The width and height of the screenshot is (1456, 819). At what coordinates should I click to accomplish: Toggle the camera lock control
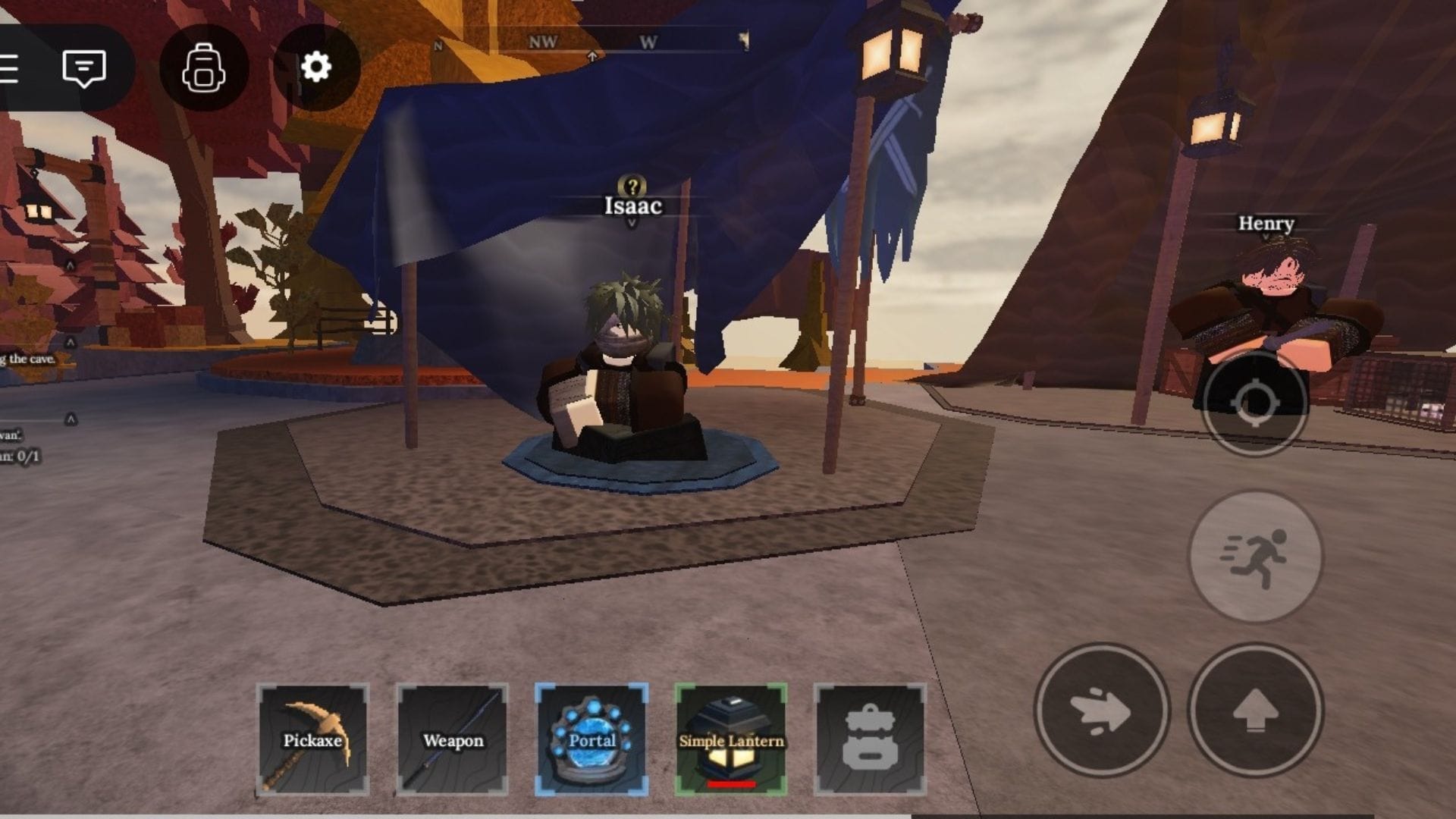1255,402
